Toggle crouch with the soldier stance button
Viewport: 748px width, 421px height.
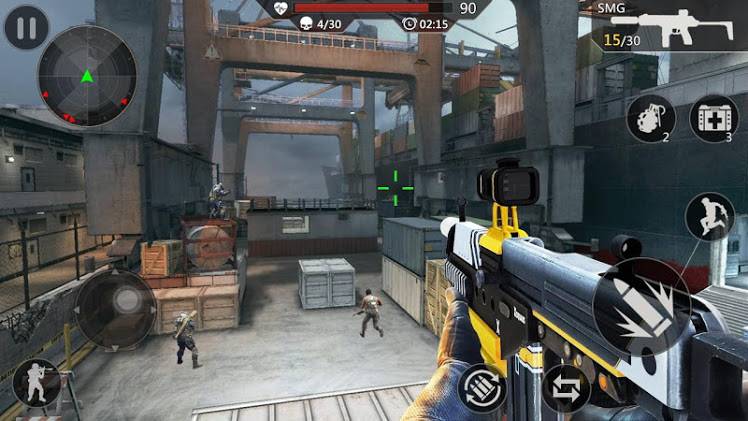point(35,383)
